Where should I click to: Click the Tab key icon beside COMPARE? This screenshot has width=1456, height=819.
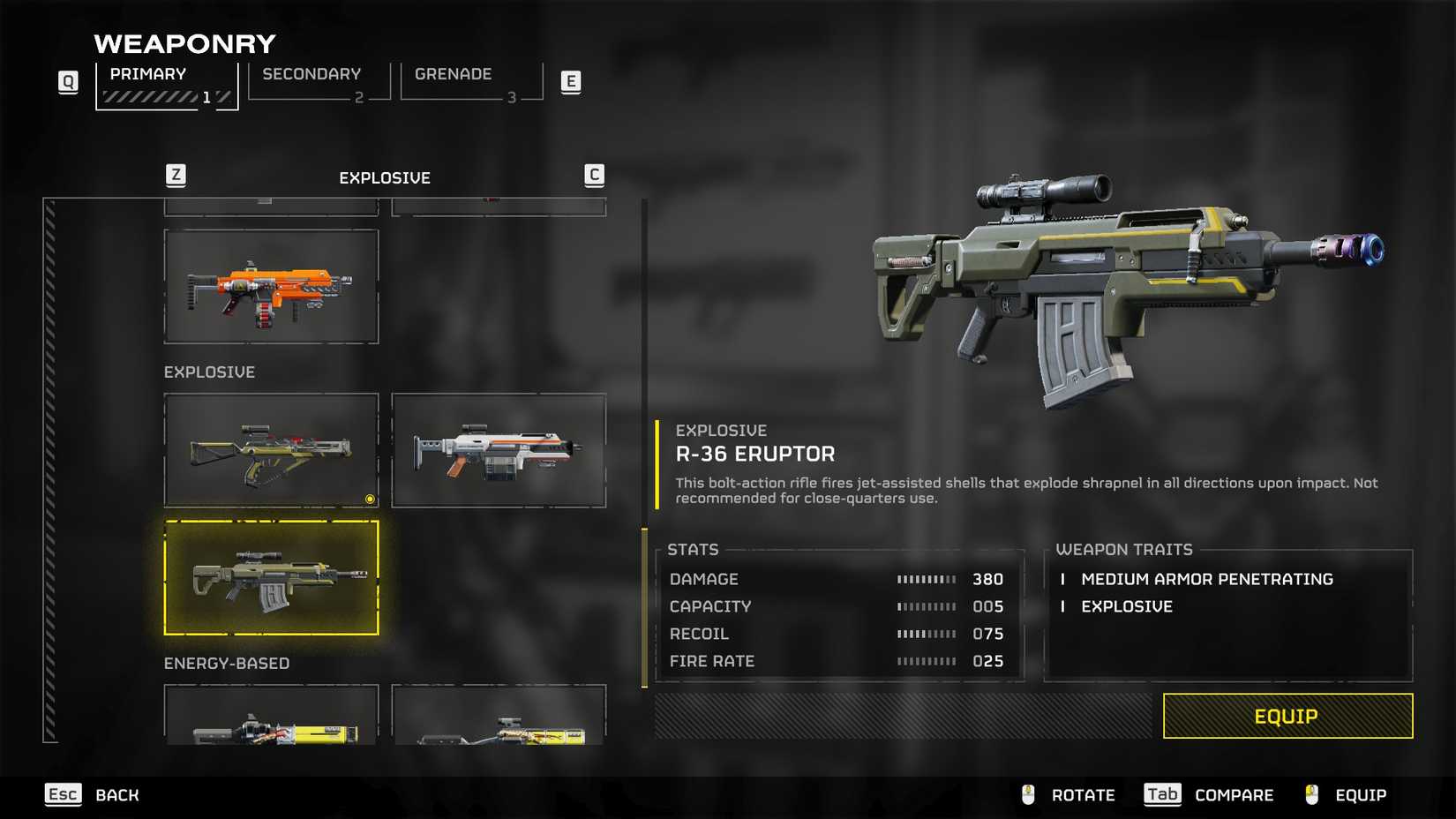tap(1162, 794)
